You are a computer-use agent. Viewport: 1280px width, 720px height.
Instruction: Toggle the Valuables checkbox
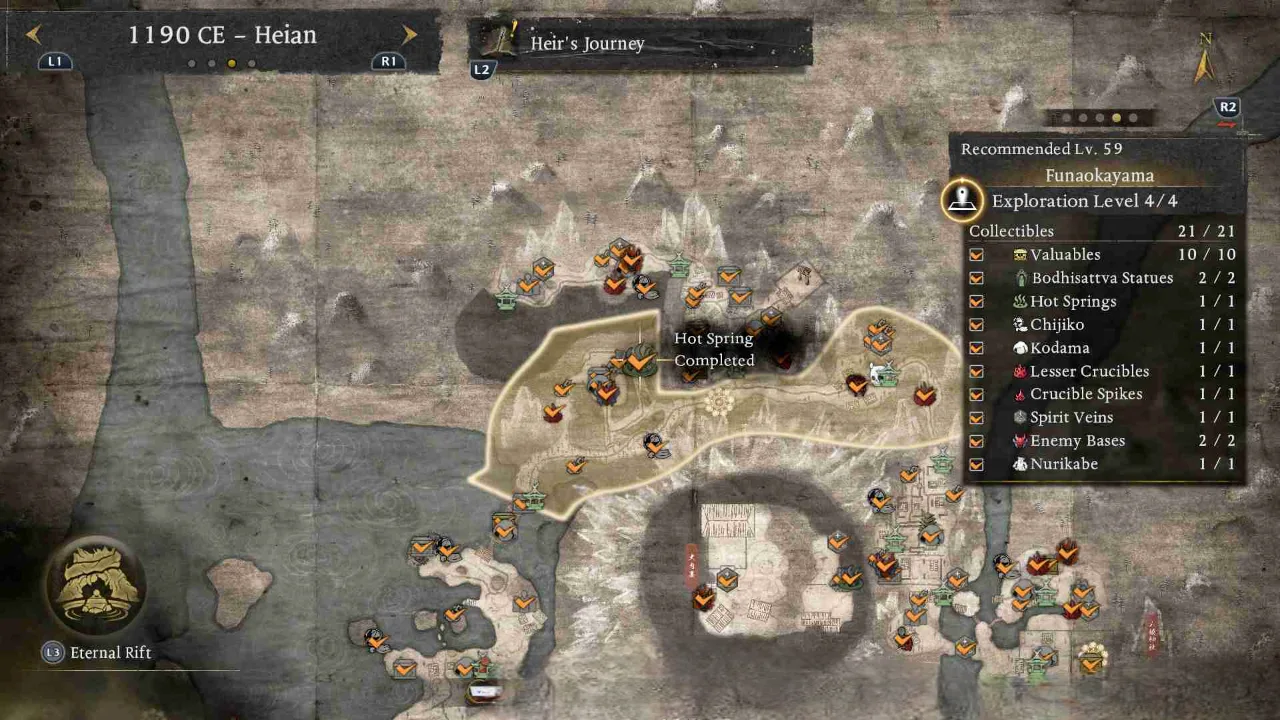(976, 255)
